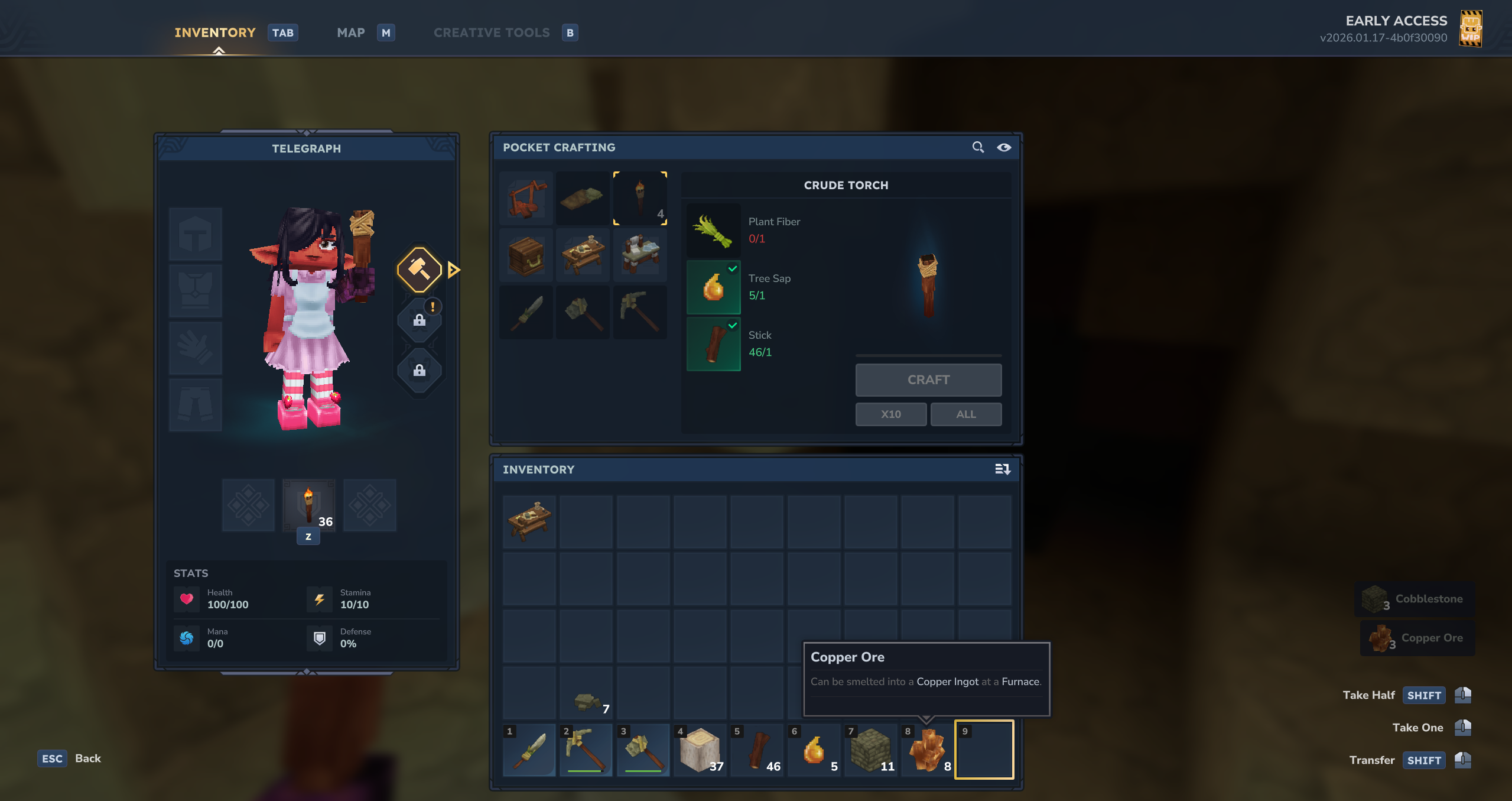Switch to the Map tab

[351, 33]
